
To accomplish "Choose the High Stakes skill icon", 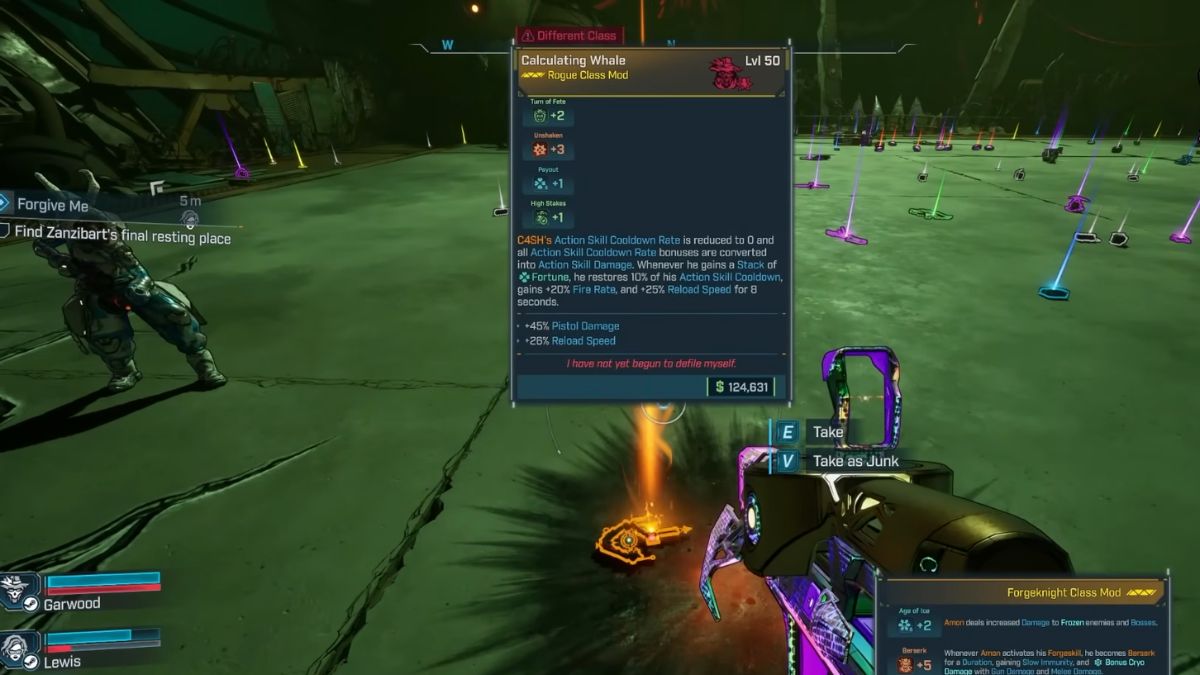I will coord(540,218).
